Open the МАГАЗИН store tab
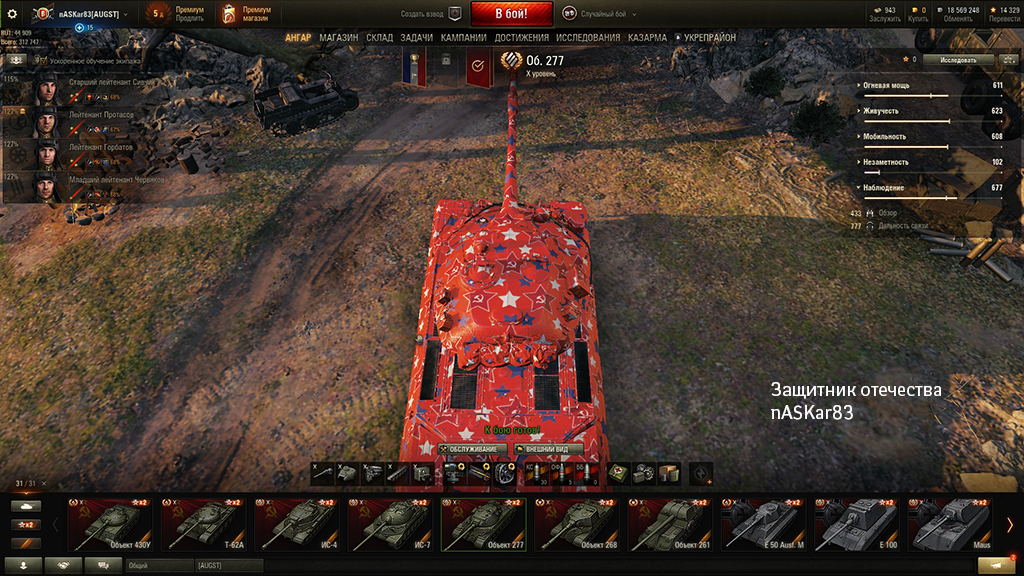Screen dimensions: 1024x576 339,38
